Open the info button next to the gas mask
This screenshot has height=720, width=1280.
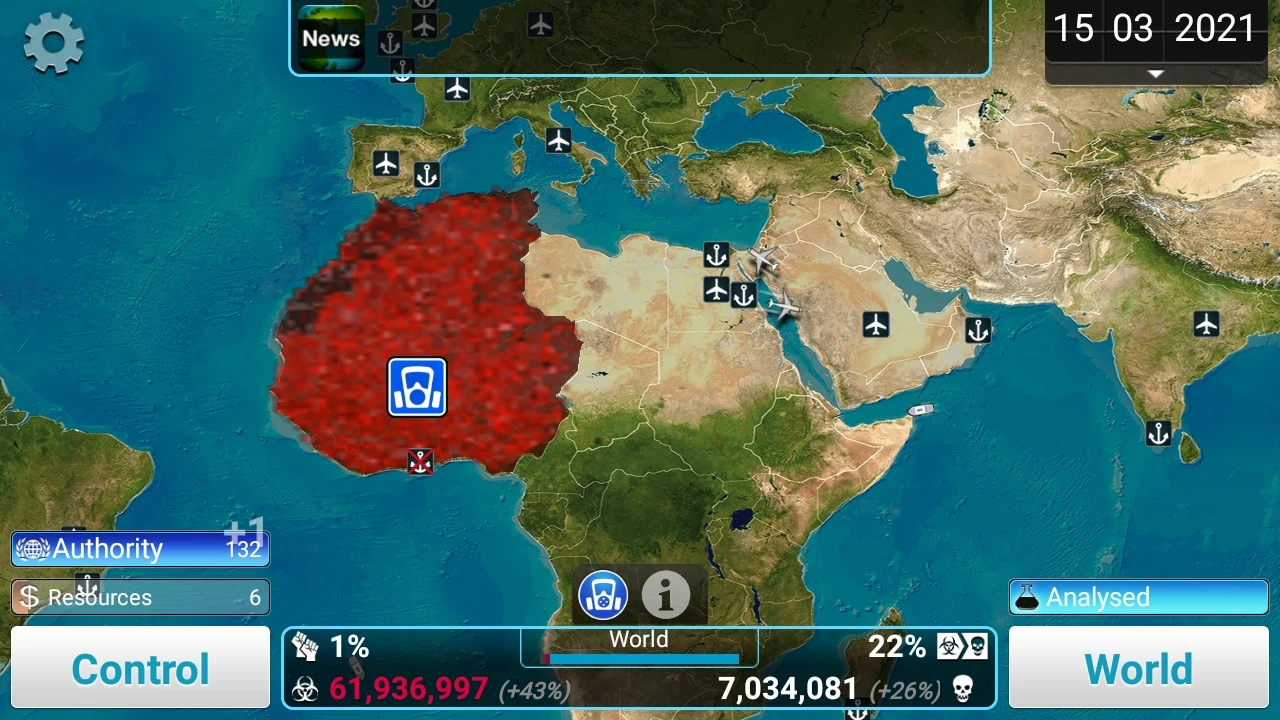coord(666,595)
